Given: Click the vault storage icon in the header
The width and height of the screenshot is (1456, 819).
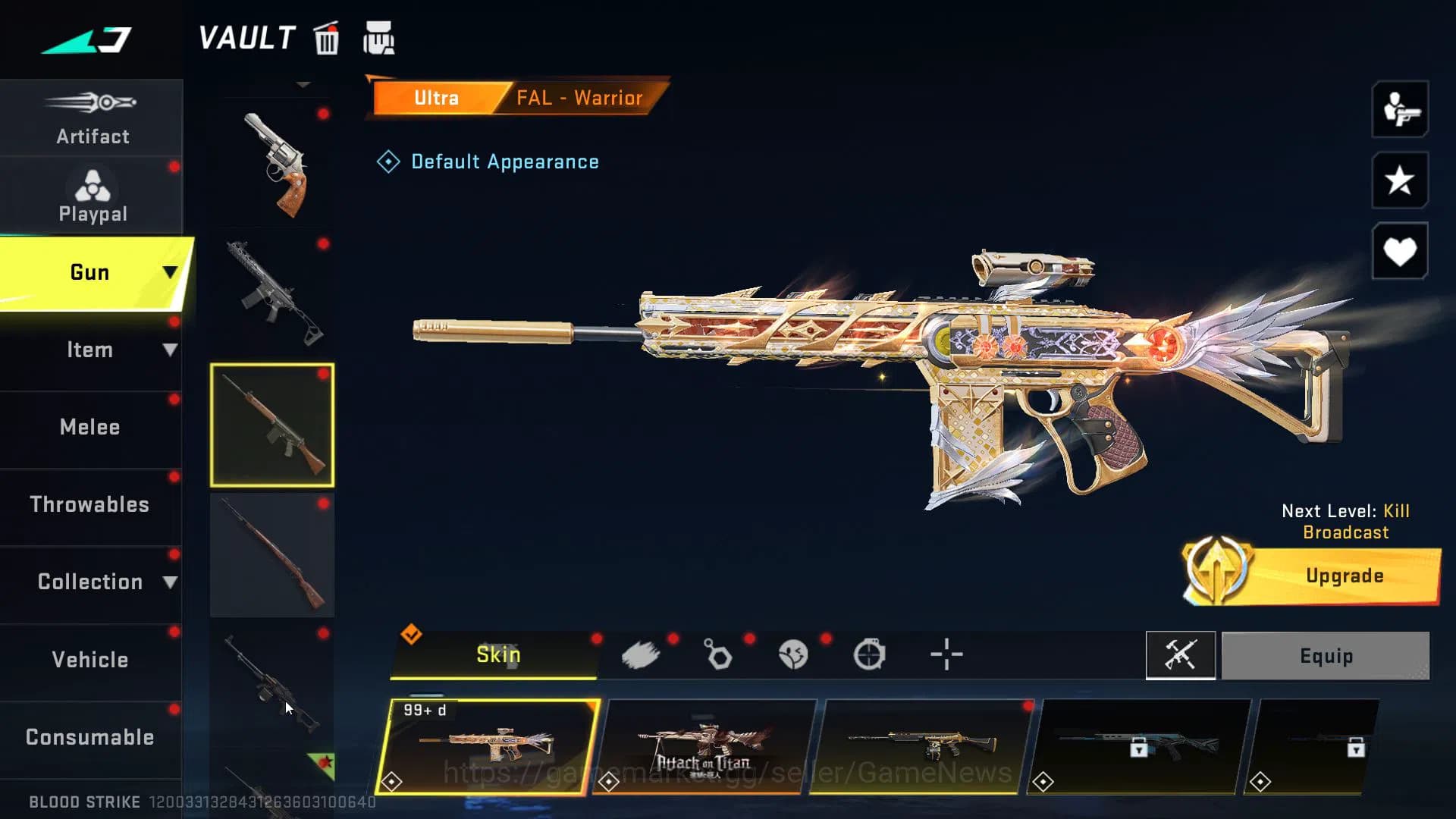Looking at the screenshot, I should point(379,38).
